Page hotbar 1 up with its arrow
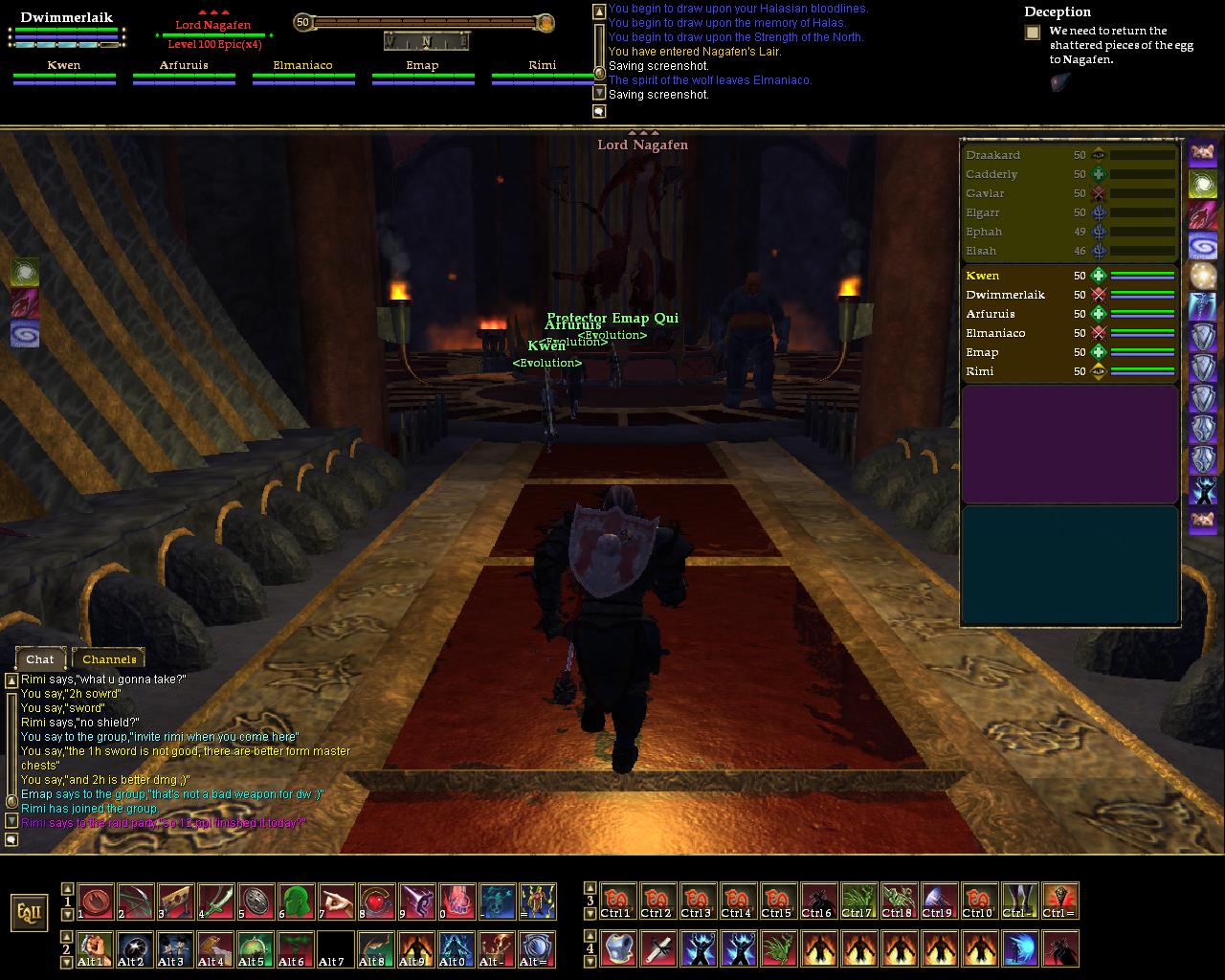1225x980 pixels. pos(67,888)
